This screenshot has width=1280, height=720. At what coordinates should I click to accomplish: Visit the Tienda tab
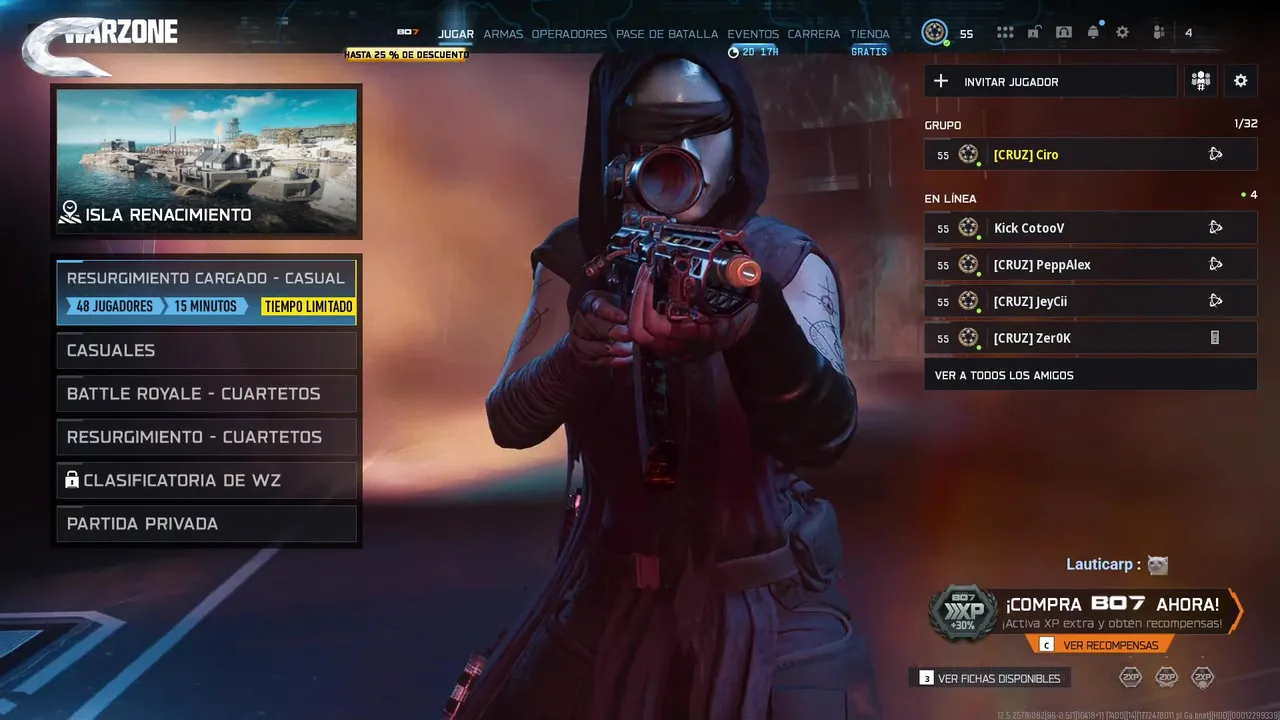[869, 34]
